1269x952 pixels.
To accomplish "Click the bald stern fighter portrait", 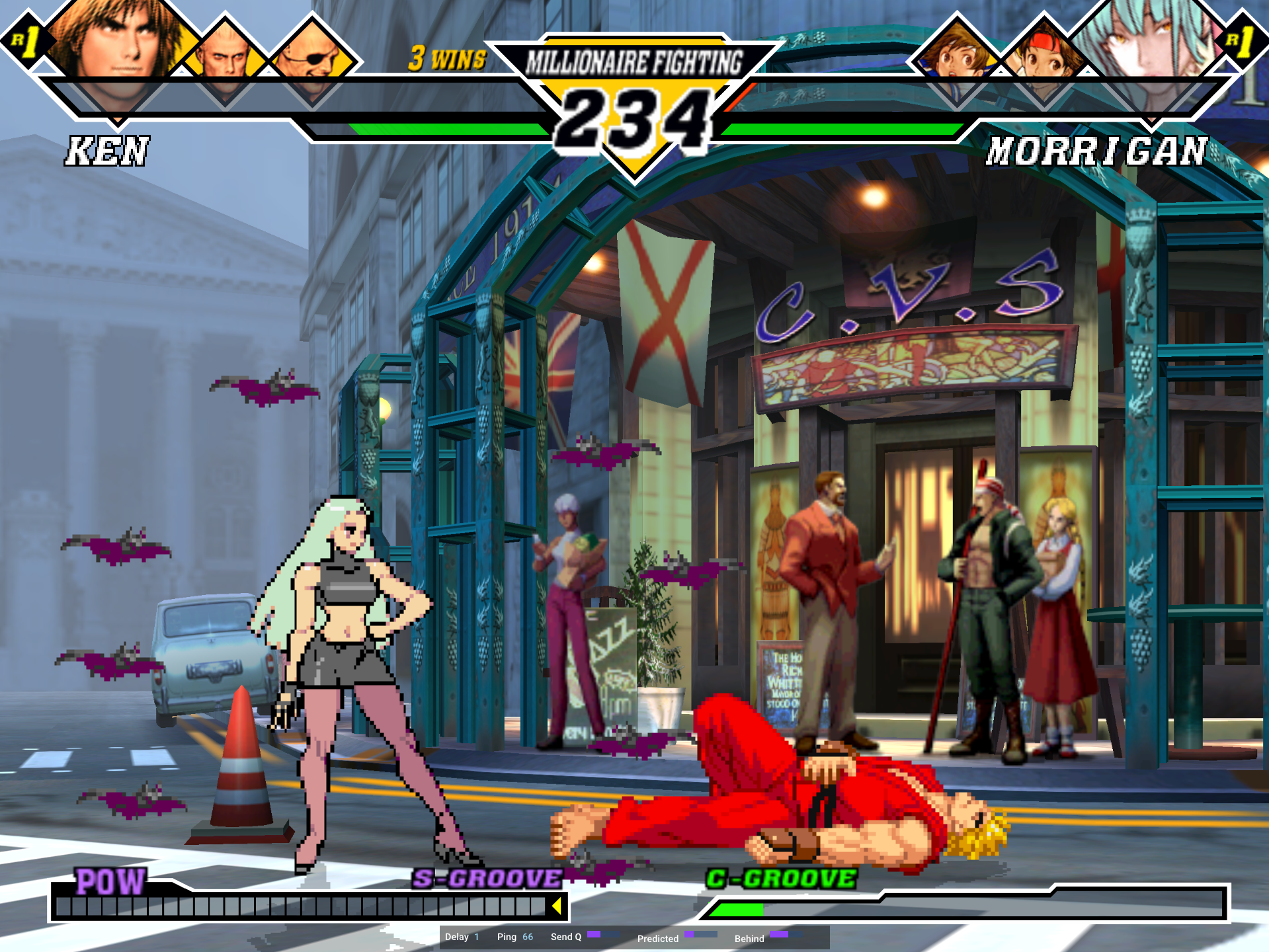I will coord(225,56).
